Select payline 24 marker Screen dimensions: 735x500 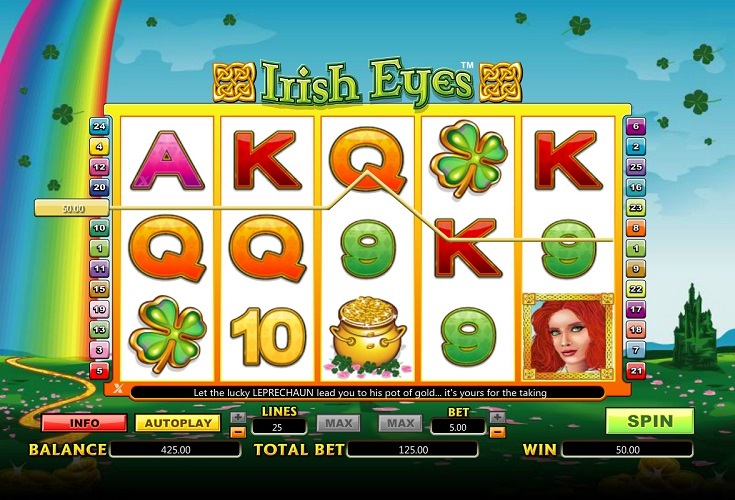click(99, 126)
